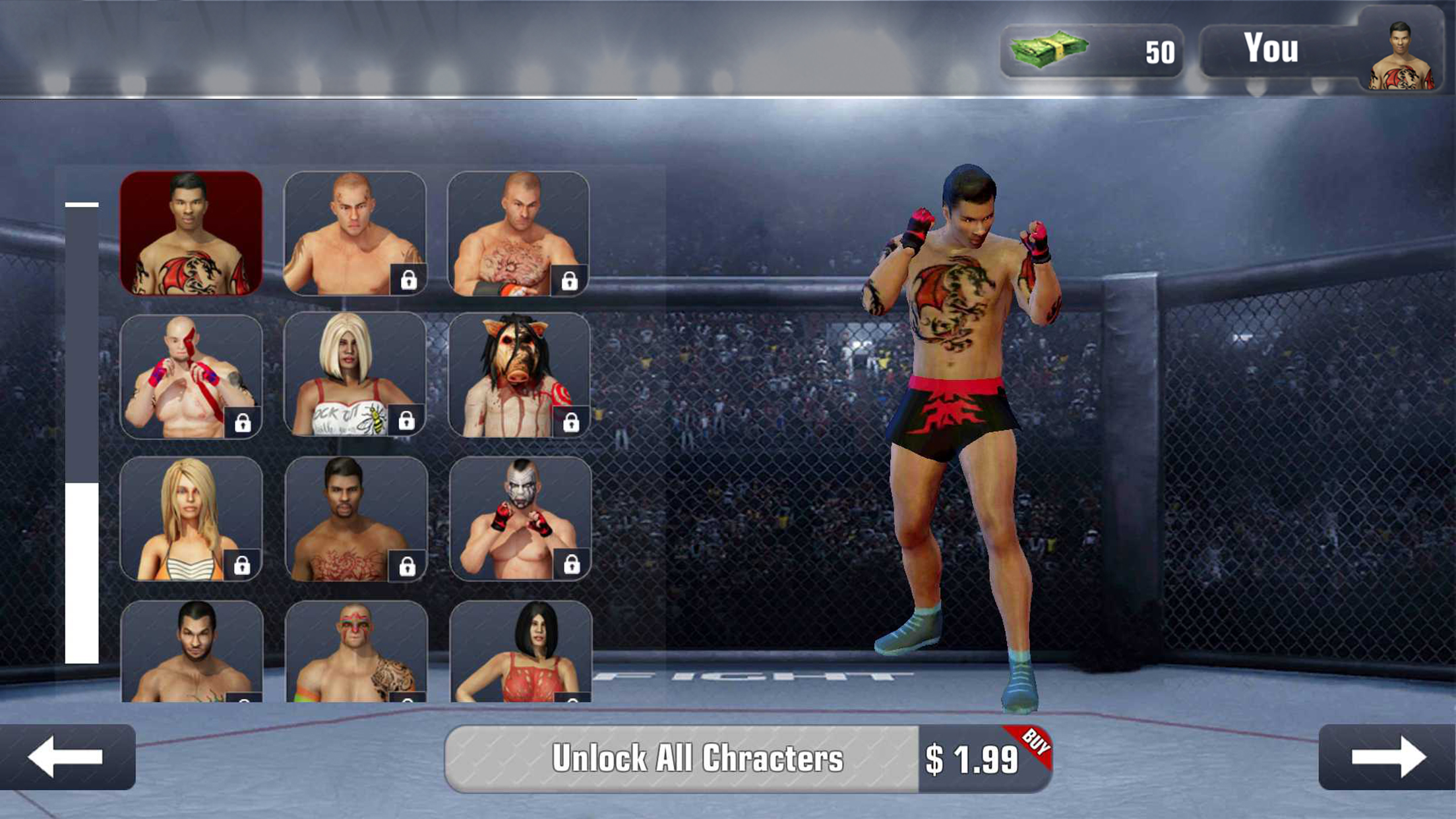This screenshot has width=1456, height=819.
Task: Pick the long-haired blonde woman in striped top
Action: tap(191, 519)
